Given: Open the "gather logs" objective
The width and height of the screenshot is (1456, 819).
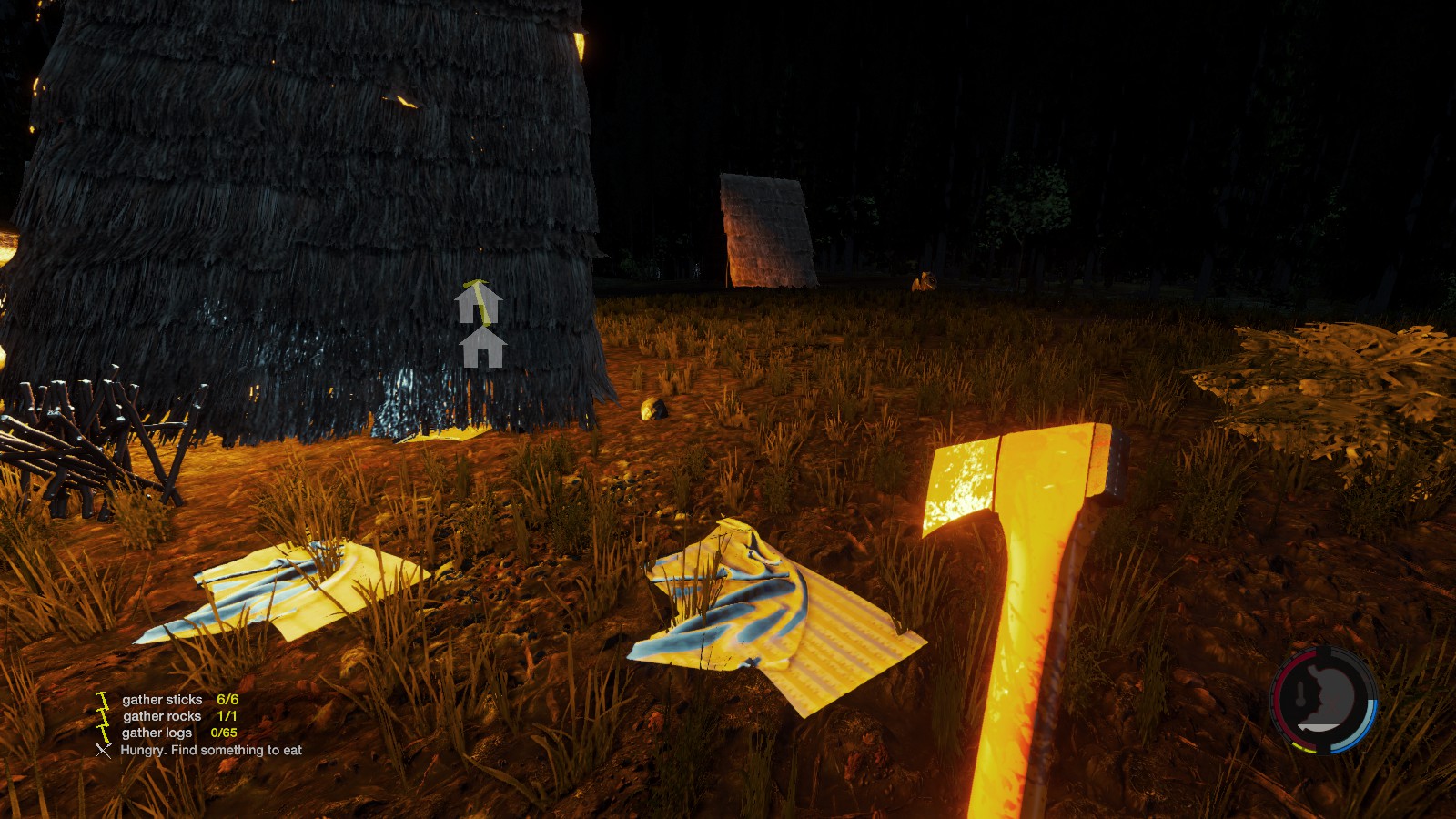Looking at the screenshot, I should click(157, 733).
